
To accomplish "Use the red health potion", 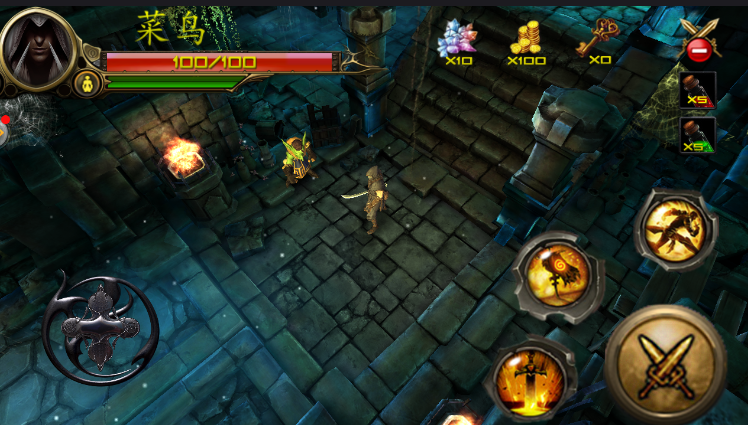I will click(x=697, y=91).
